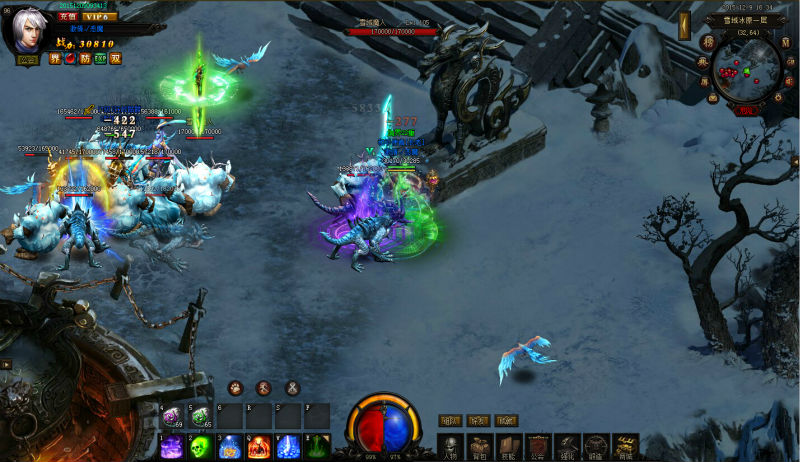Click the 双 double buff icon

[x=116, y=58]
